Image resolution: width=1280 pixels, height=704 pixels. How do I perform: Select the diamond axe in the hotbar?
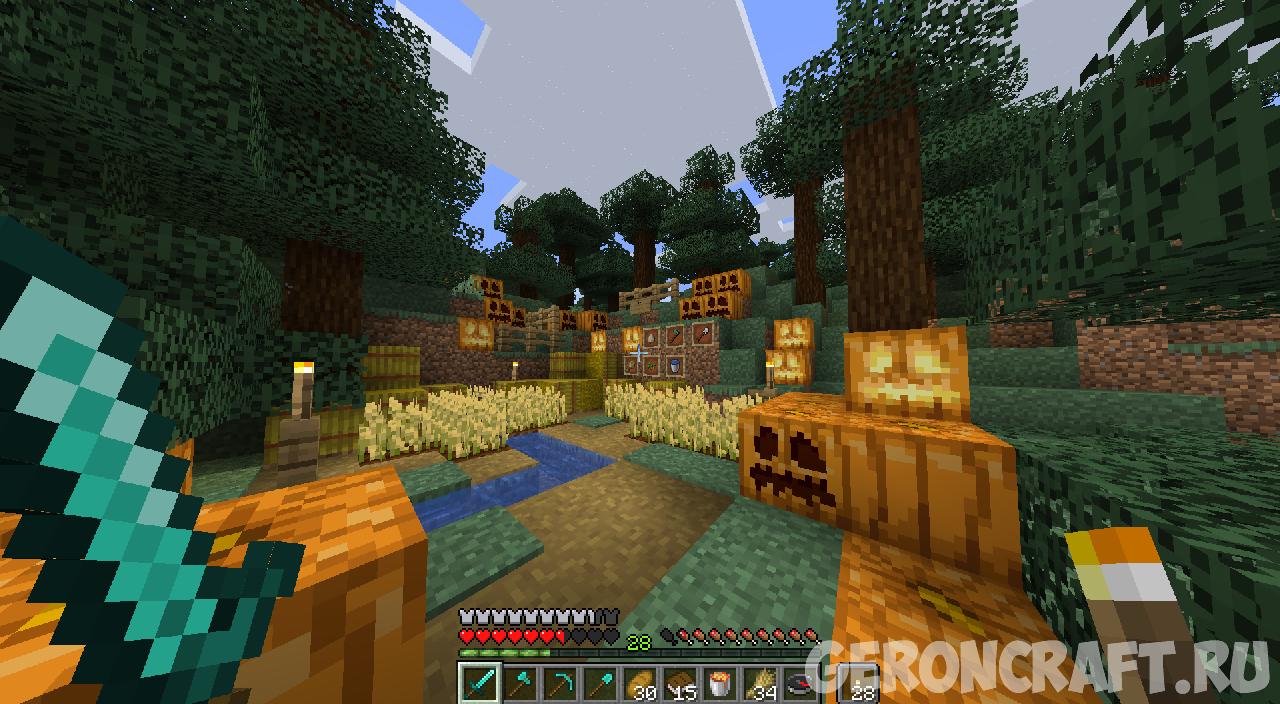pos(518,683)
